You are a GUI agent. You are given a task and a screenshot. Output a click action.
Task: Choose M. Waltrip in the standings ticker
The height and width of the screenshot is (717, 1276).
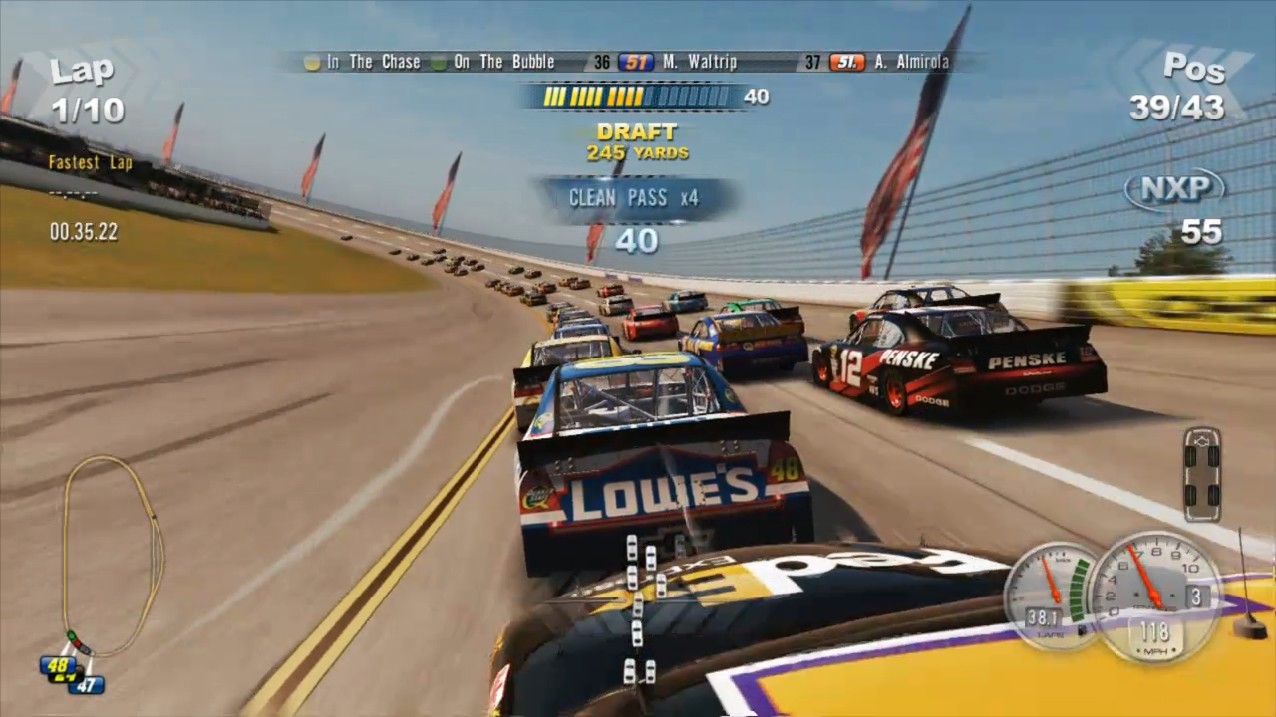[x=698, y=62]
